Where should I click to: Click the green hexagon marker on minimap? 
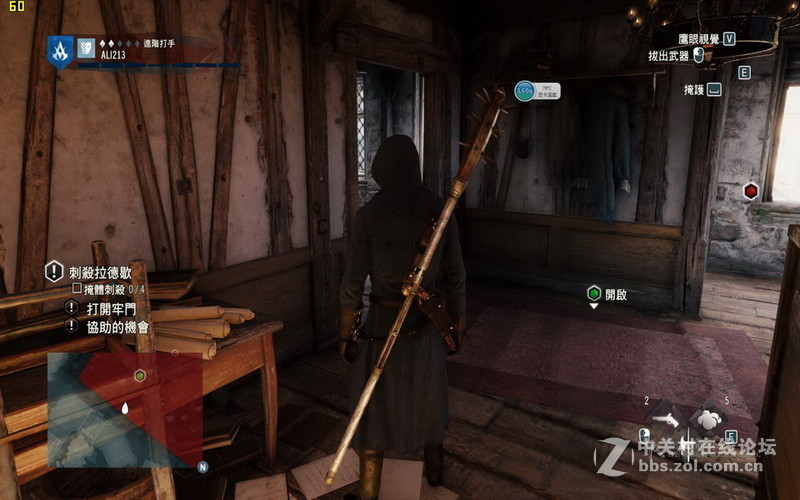click(x=140, y=375)
